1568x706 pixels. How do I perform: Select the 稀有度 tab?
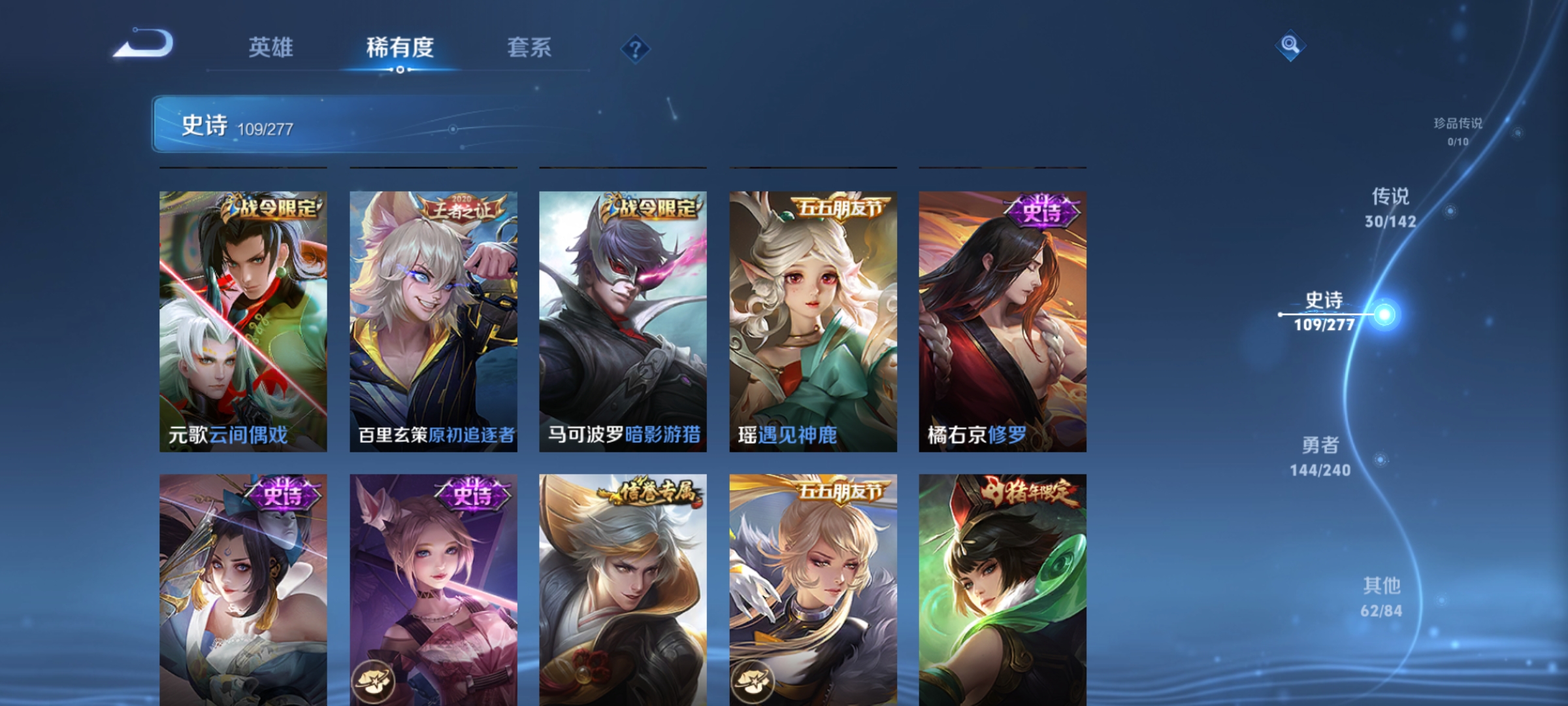pyautogui.click(x=400, y=47)
